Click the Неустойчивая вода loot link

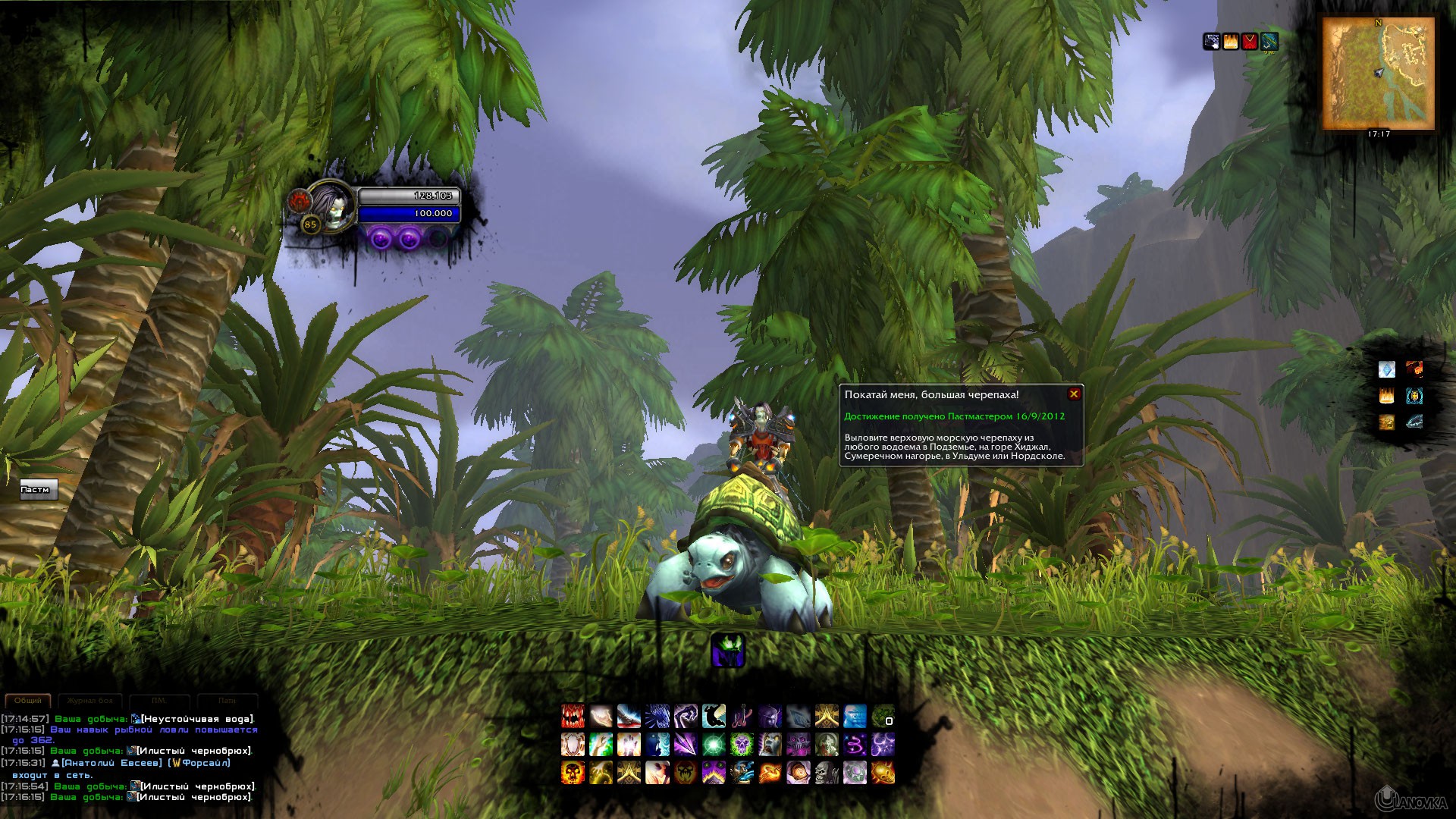pyautogui.click(x=196, y=719)
